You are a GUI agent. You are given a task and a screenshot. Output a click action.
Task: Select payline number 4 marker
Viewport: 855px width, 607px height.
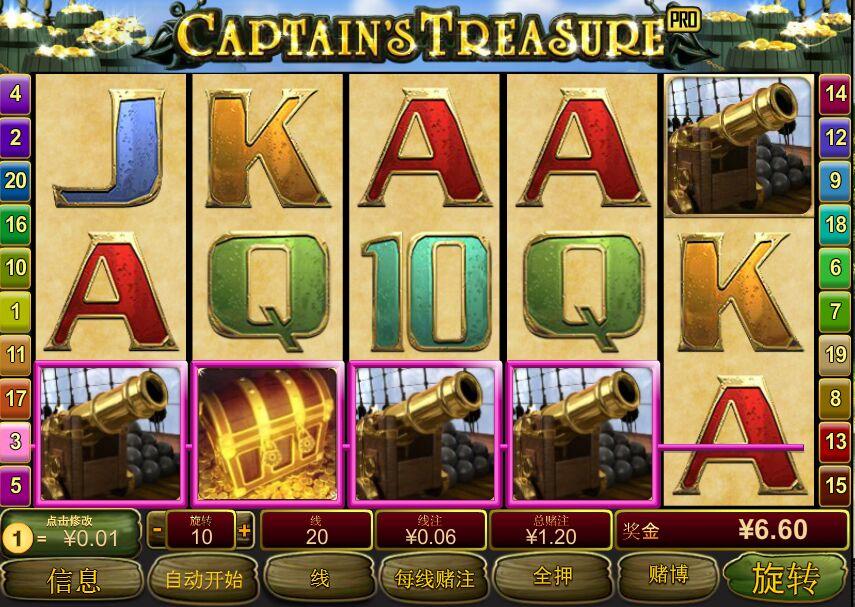[x=16, y=94]
